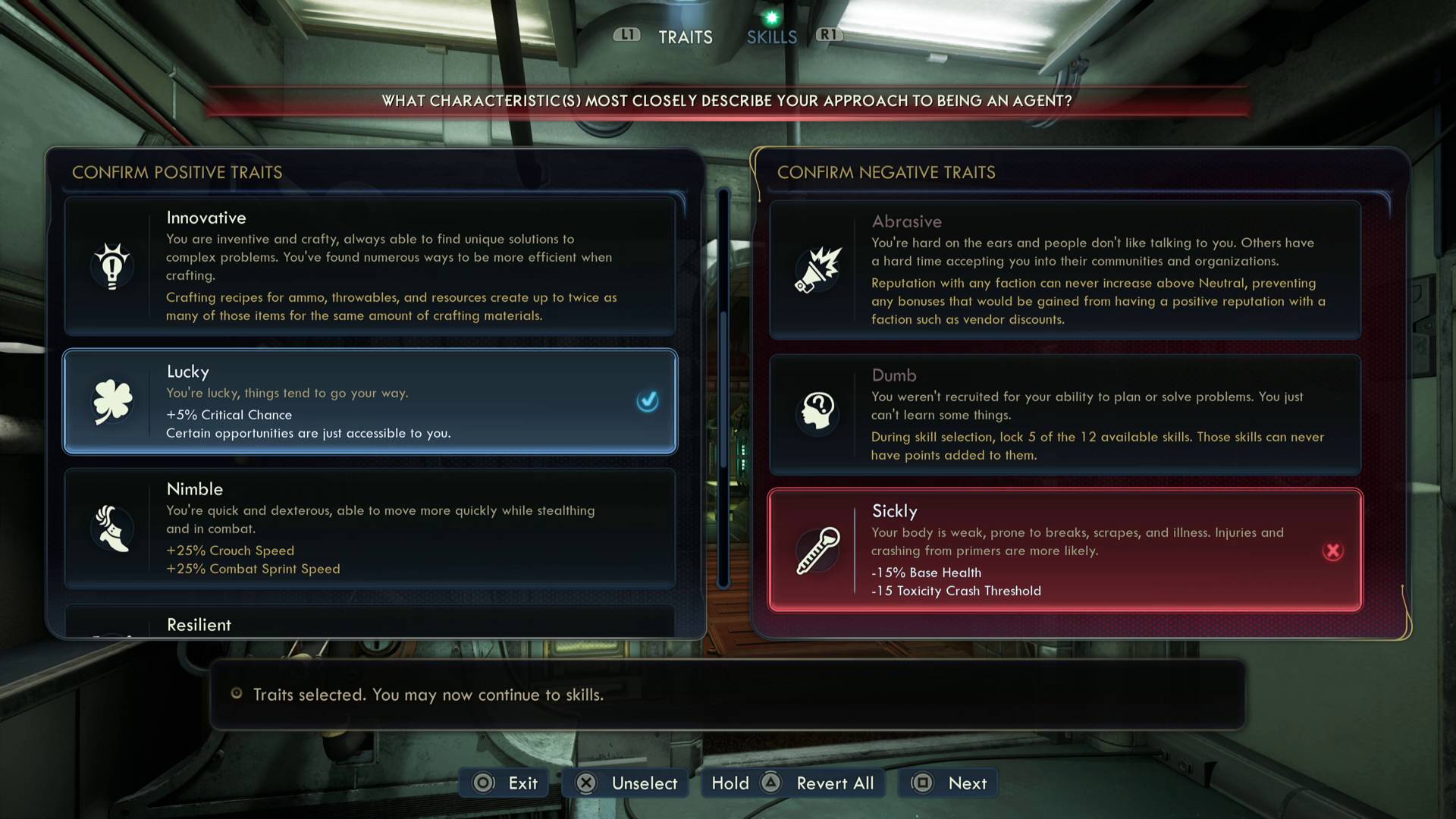Viewport: 1456px width, 819px height.
Task: Click the red X on Sickly
Action: pyautogui.click(x=1332, y=551)
